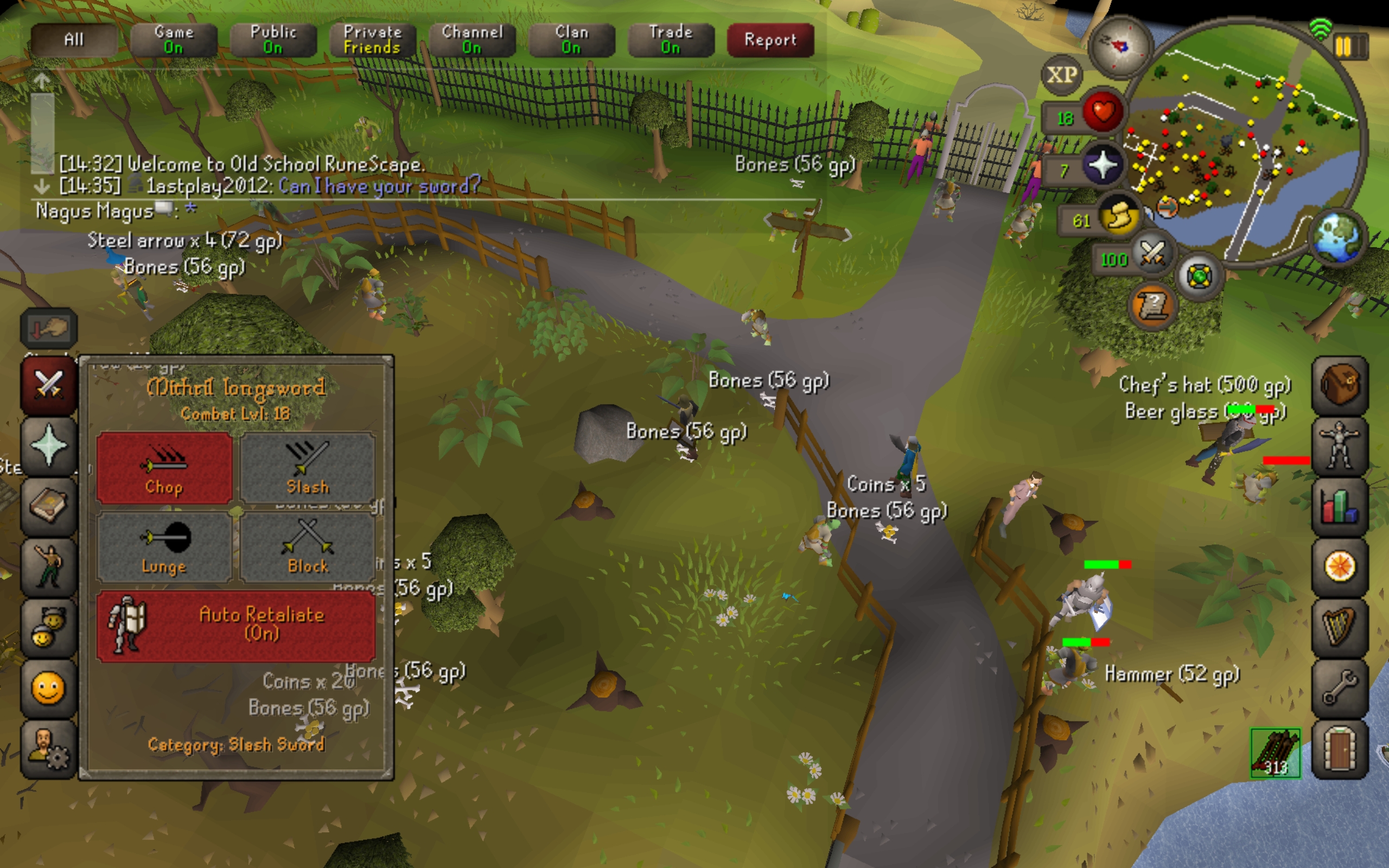
Task: Switch to the Lunge attack style
Action: click(164, 547)
